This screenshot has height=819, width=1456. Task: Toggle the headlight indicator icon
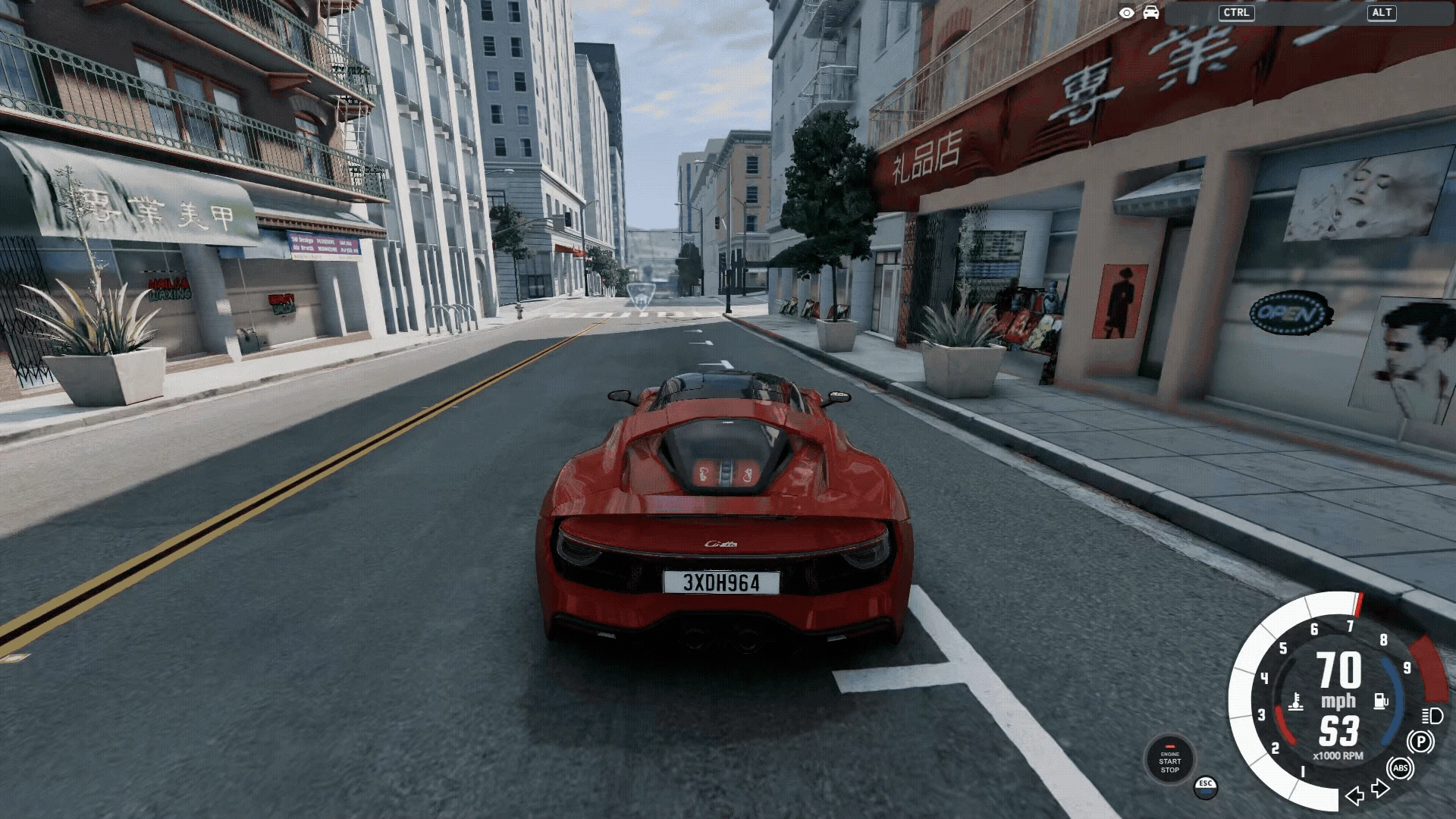1432,715
